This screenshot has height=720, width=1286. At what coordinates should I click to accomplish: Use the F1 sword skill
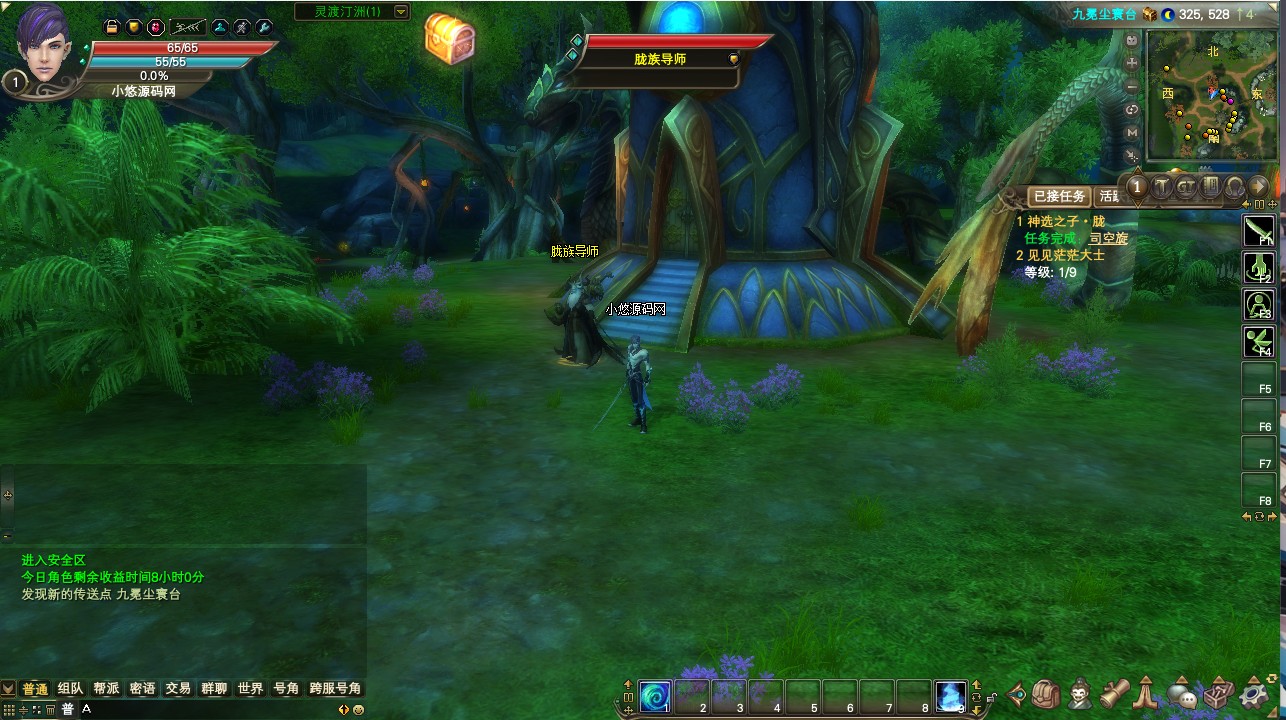pyautogui.click(x=1258, y=231)
